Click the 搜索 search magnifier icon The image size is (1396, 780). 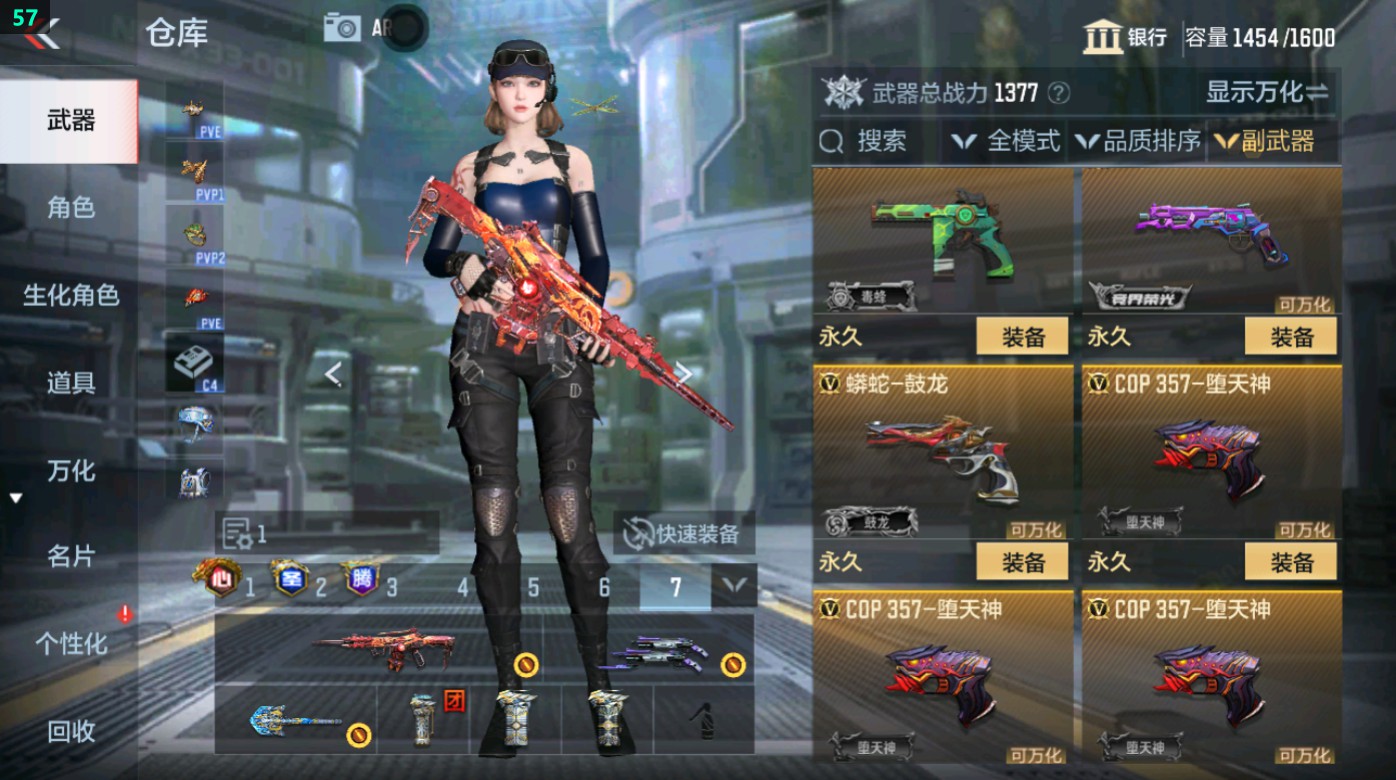coord(832,141)
